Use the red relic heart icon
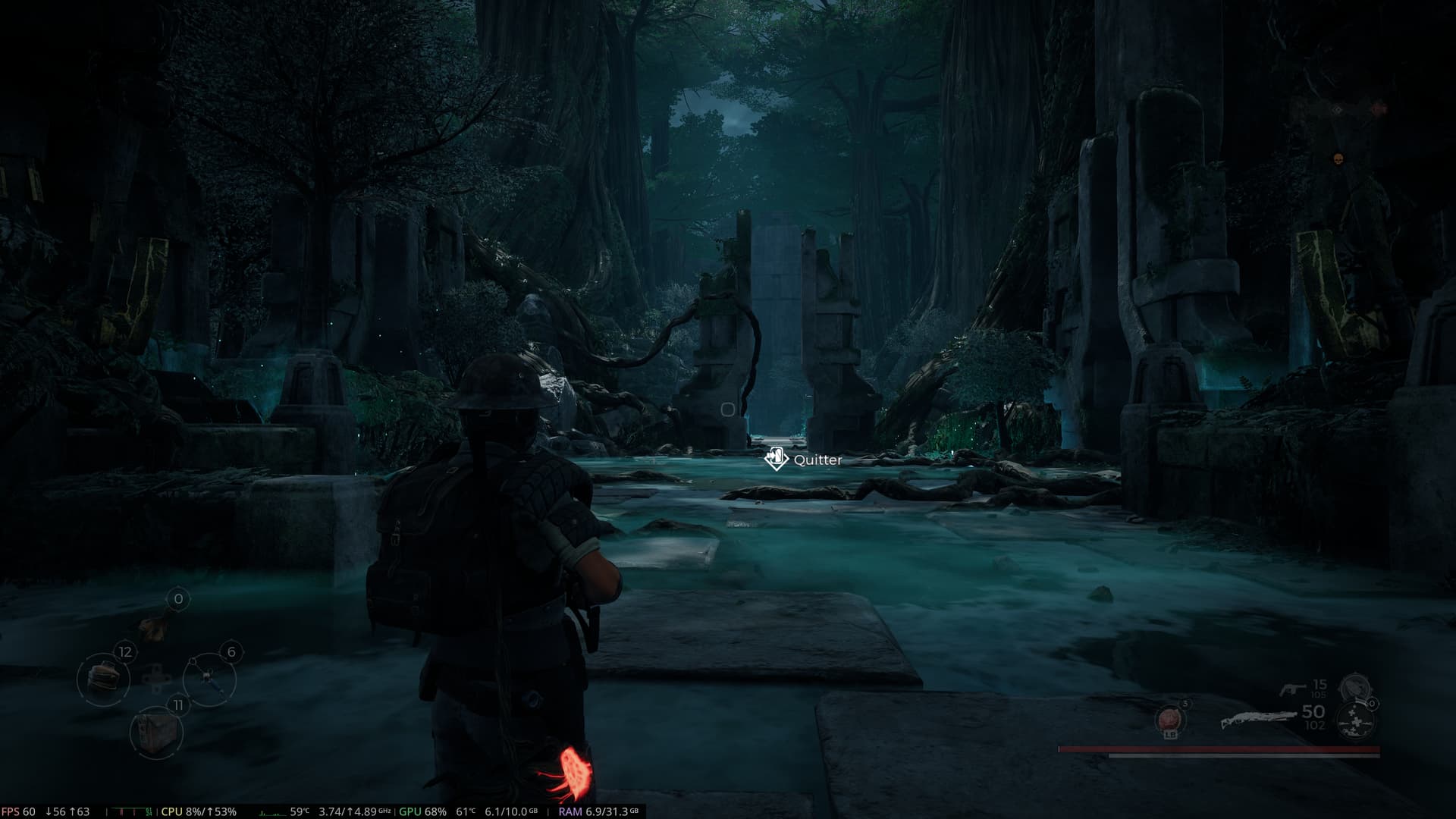Image resolution: width=1456 pixels, height=819 pixels. point(1170,719)
